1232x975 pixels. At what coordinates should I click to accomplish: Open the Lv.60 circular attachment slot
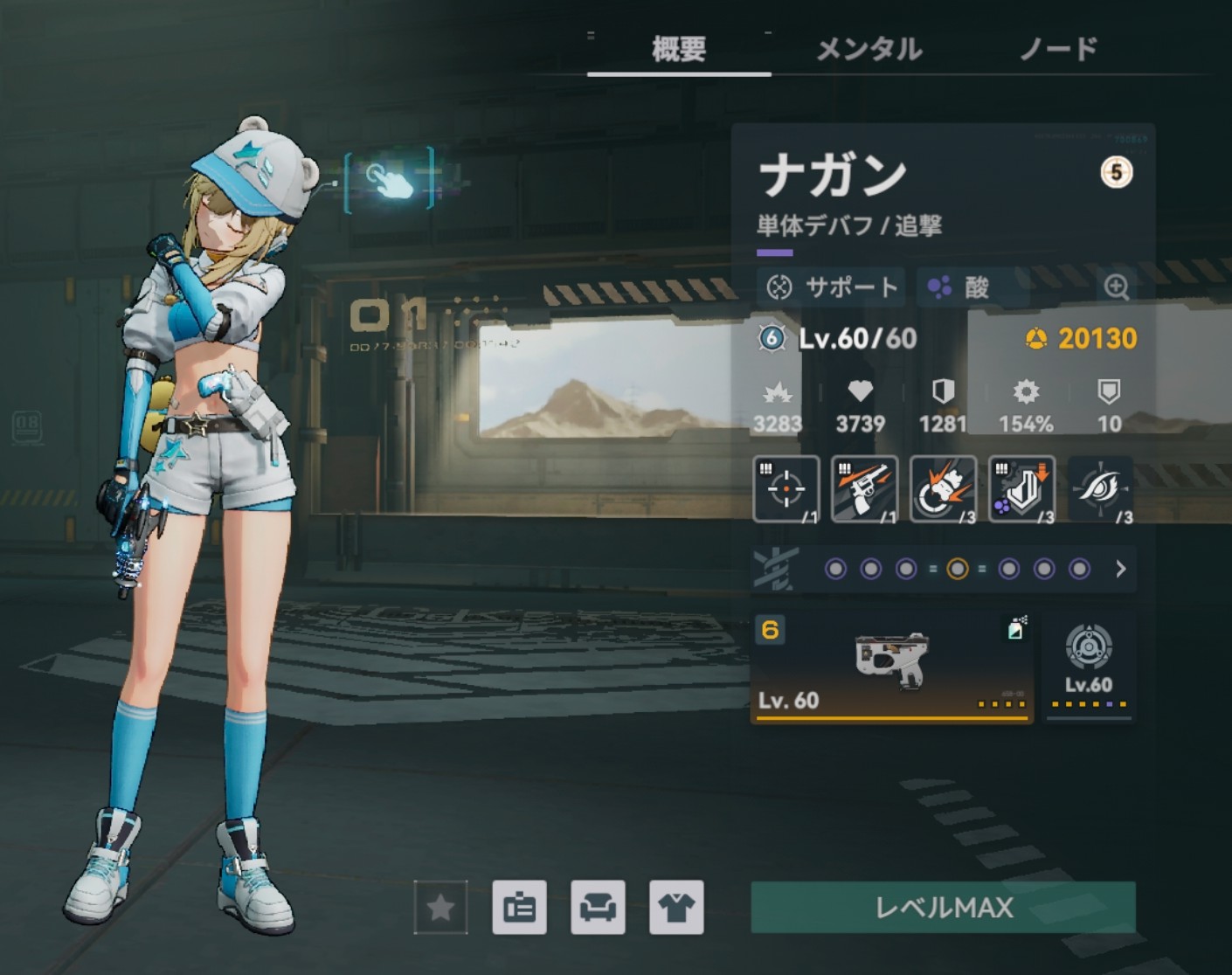coord(1089,667)
